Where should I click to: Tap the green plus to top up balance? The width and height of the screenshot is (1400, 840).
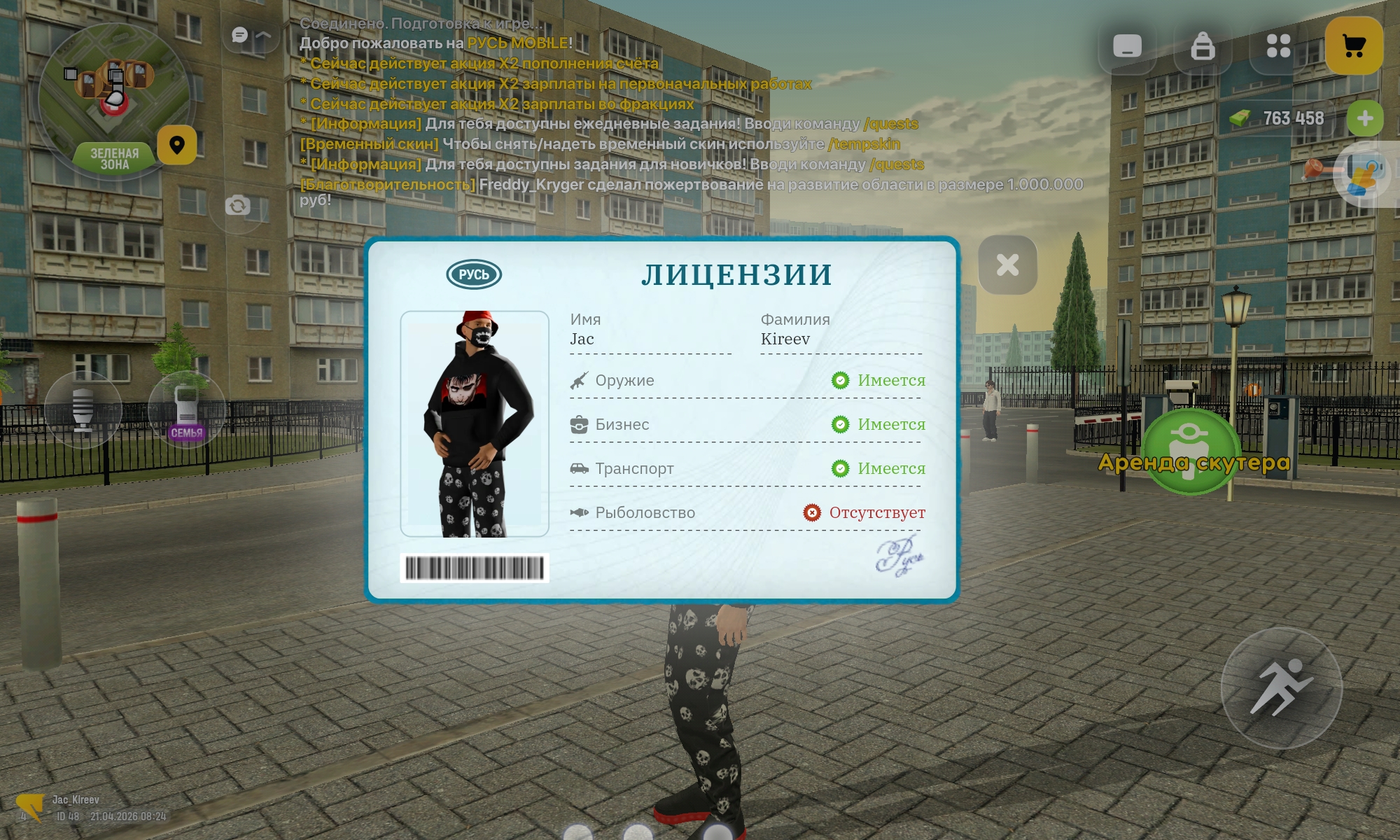point(1364,119)
